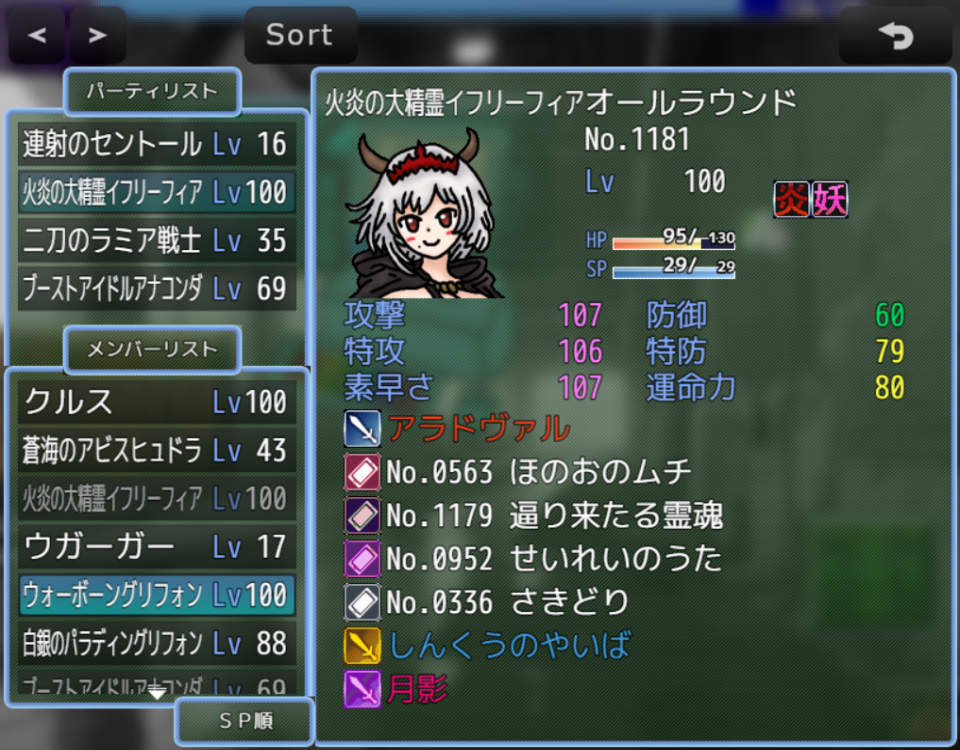Go to the next character with right arrow
The width and height of the screenshot is (960, 750).
point(97,35)
